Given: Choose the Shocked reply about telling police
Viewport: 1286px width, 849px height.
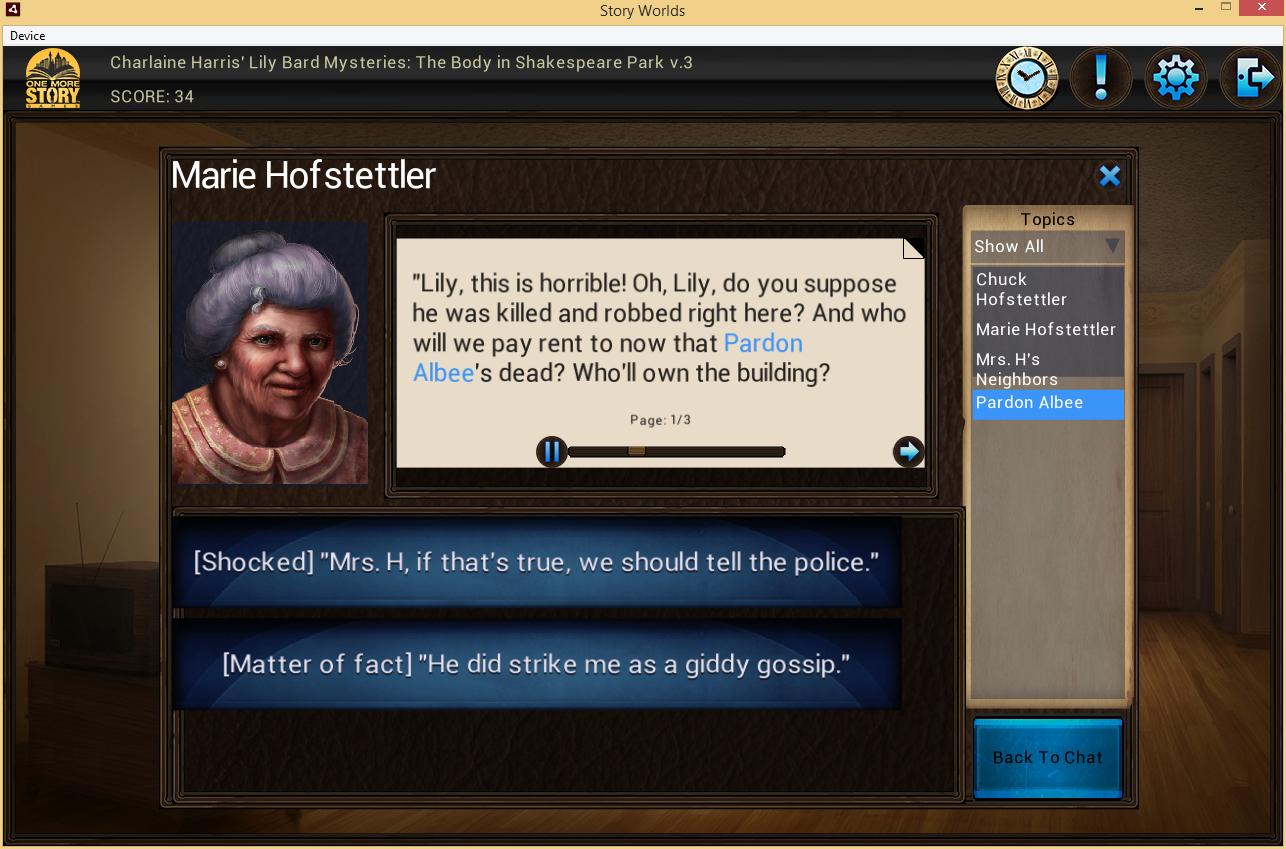Looking at the screenshot, I should point(537,562).
